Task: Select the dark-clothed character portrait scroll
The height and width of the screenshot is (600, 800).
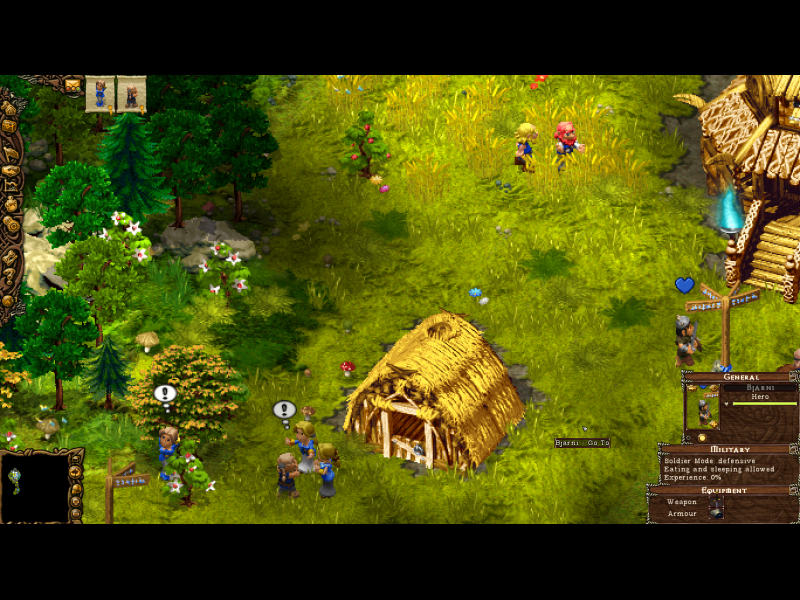Action: click(x=131, y=93)
